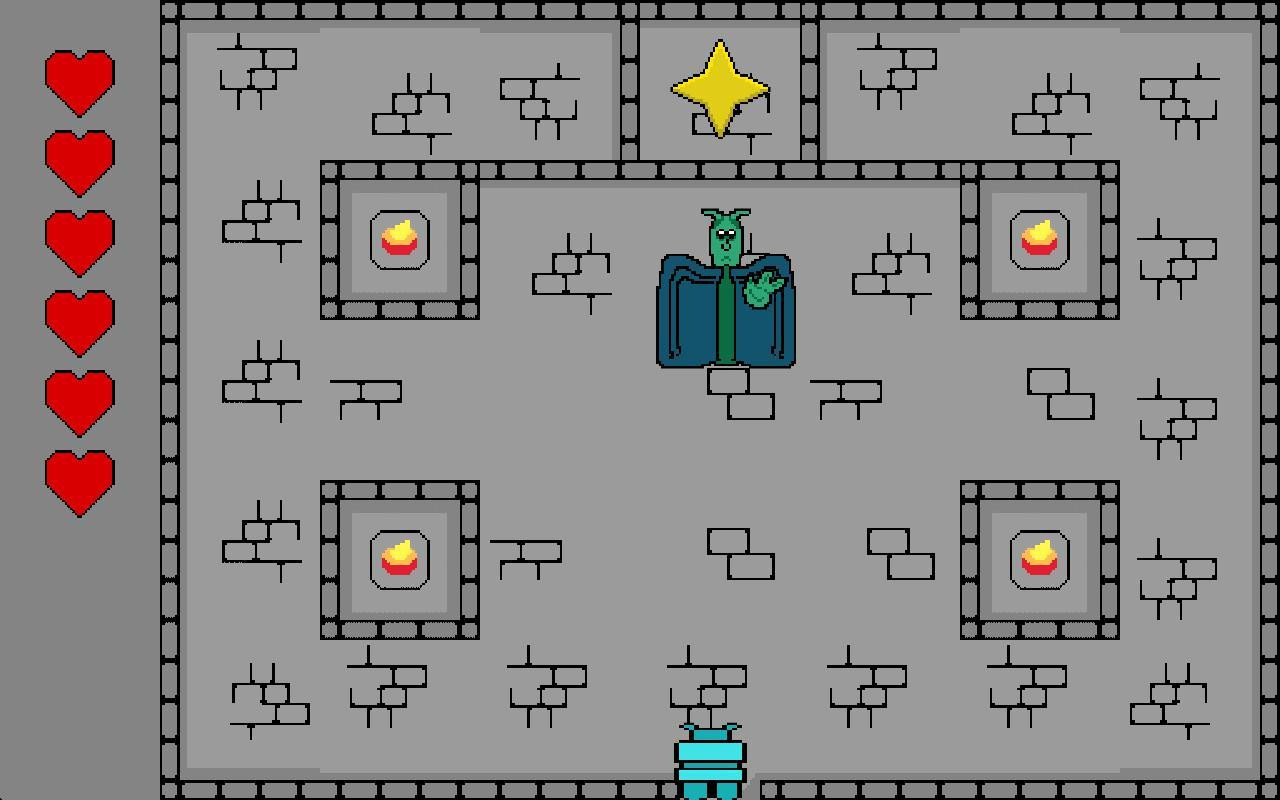Select the top-right torch flame
This screenshot has width=1280, height=800.
[x=1039, y=240]
